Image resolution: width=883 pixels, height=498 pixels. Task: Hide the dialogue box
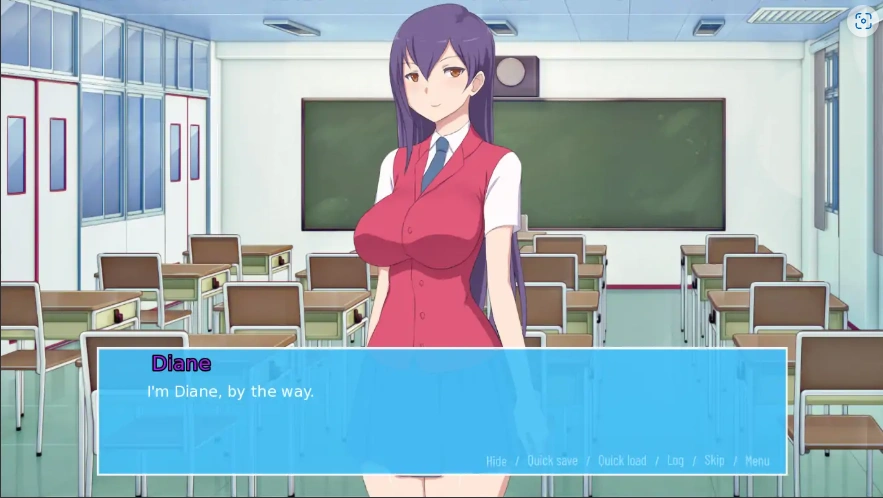[x=496, y=461]
